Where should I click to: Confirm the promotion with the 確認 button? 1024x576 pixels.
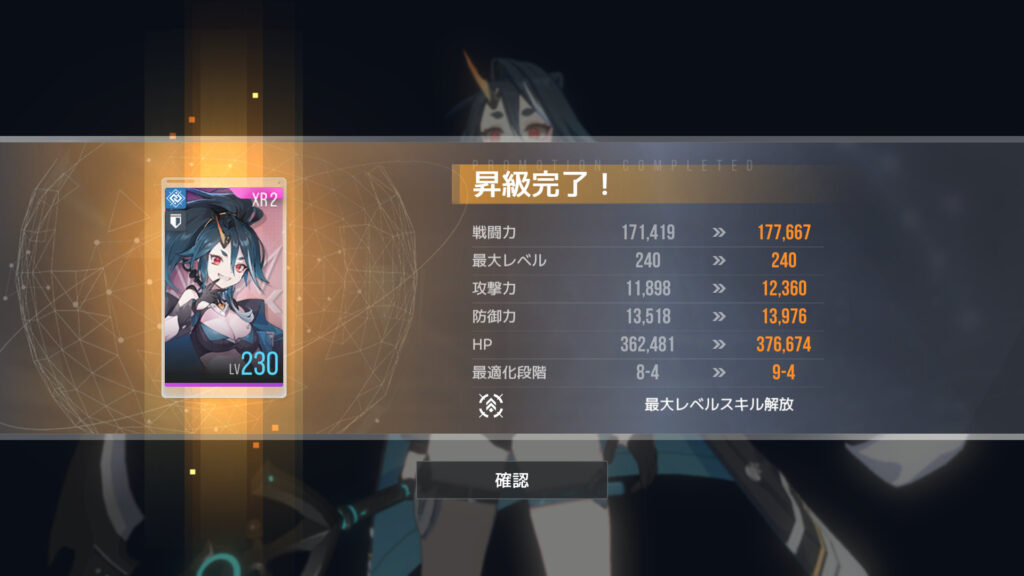pyautogui.click(x=512, y=480)
